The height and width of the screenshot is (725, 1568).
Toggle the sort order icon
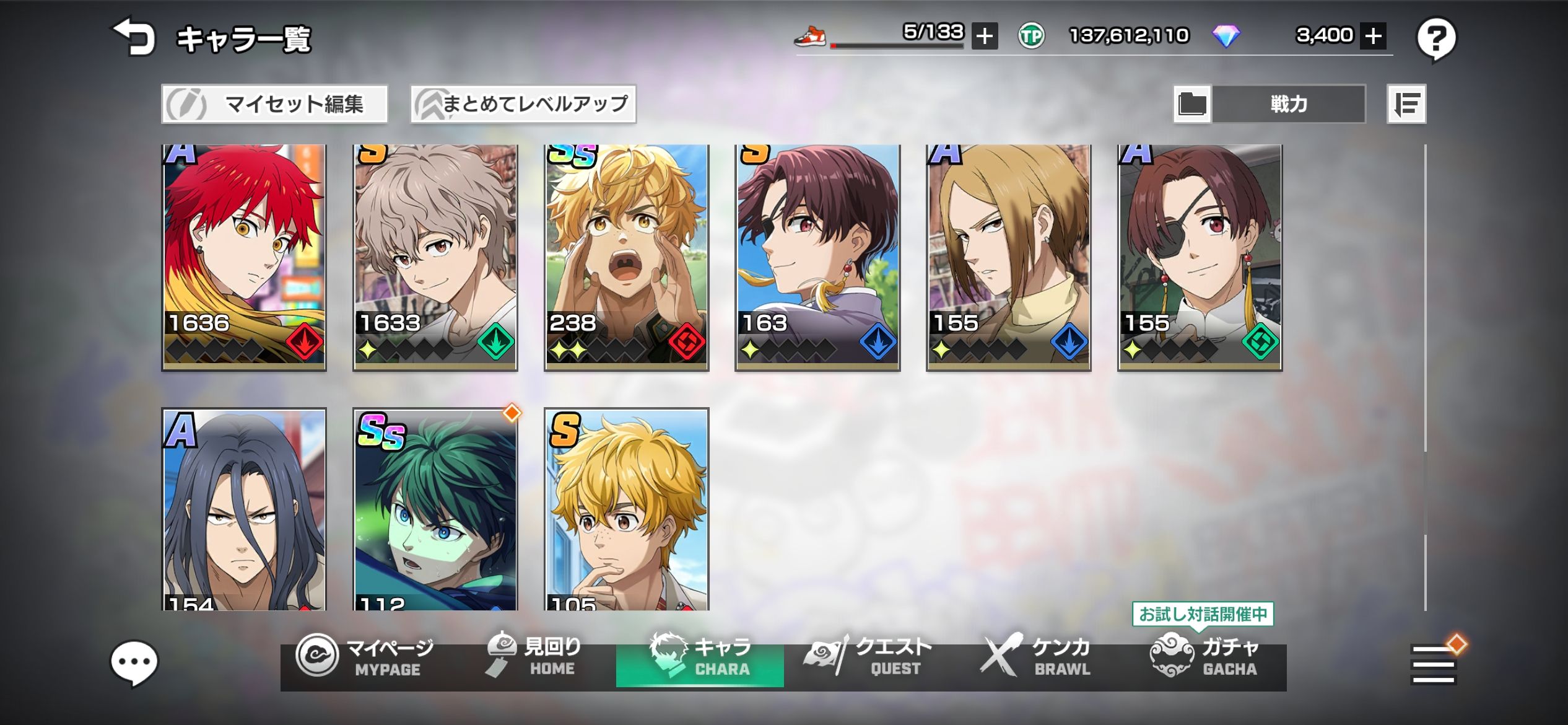coord(1406,104)
